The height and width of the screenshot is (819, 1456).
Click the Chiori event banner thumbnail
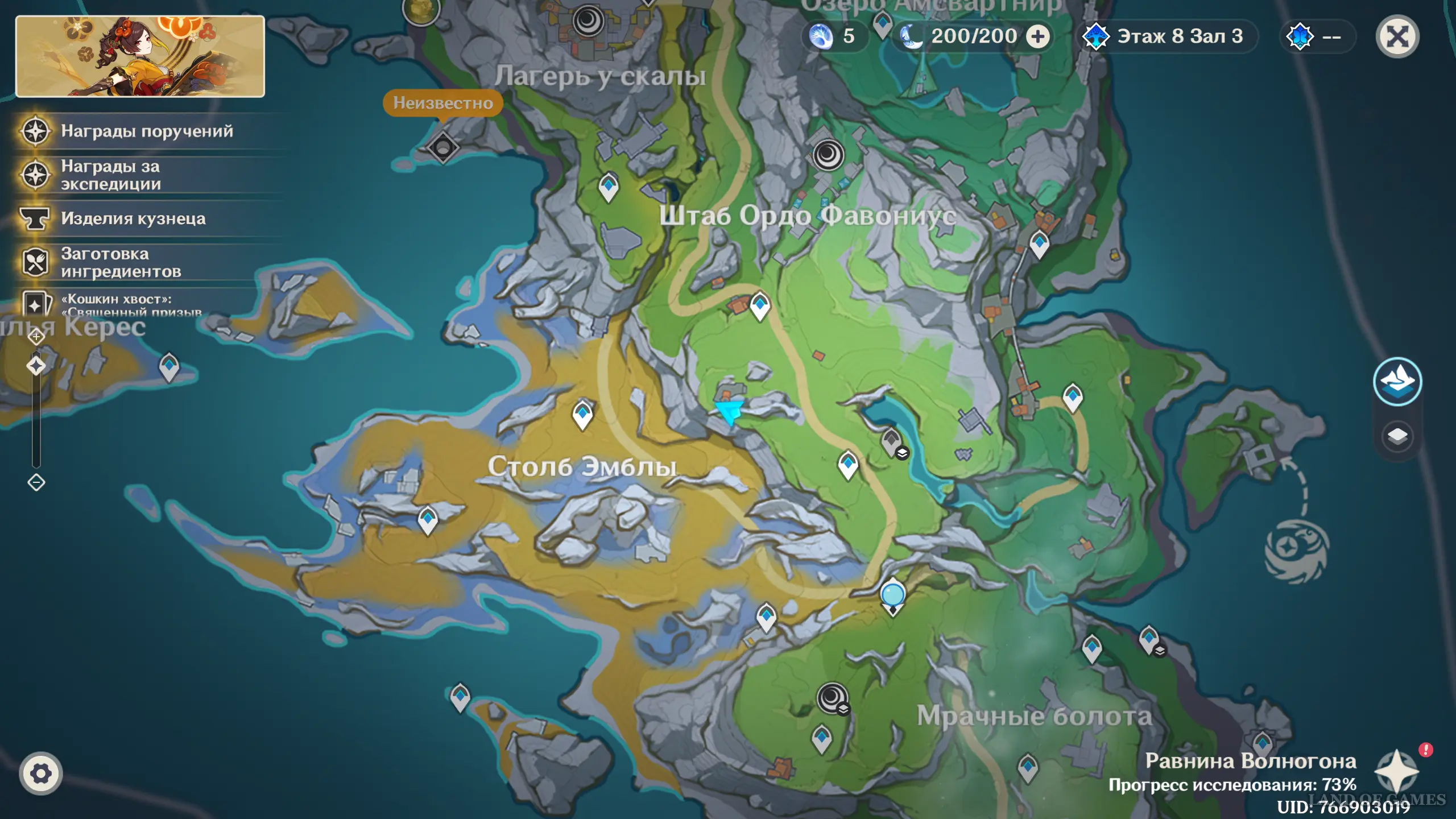tap(140, 56)
